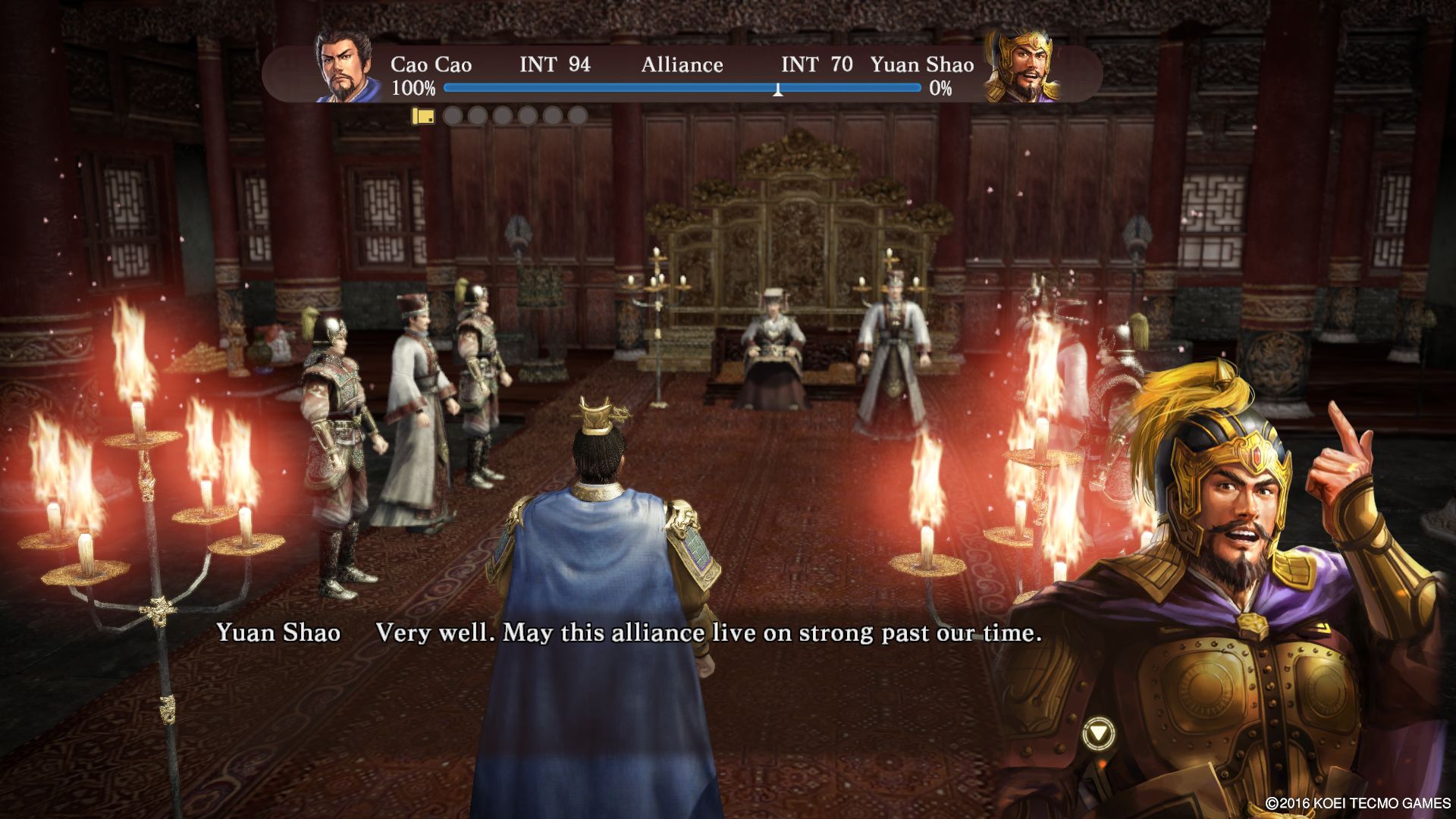Click Yuan Shao's small portrait in the debate bar
The width and height of the screenshot is (1456, 819).
click(1021, 67)
